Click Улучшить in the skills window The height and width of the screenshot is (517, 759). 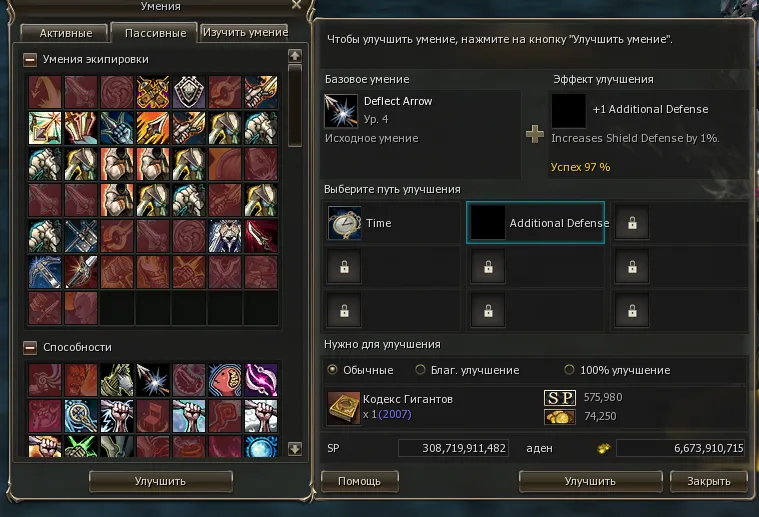point(160,481)
